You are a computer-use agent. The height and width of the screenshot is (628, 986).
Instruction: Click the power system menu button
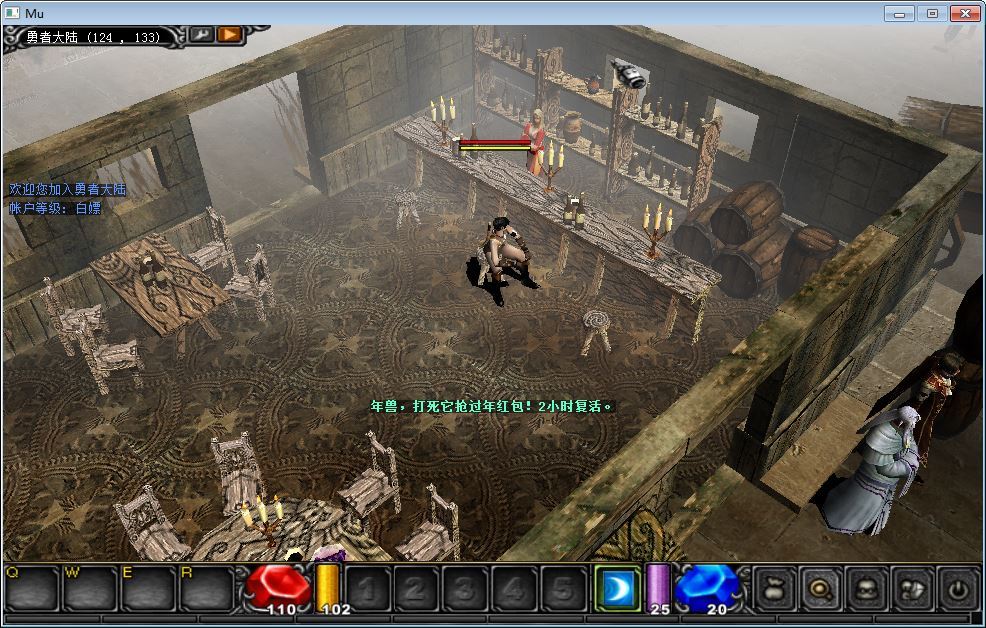pos(958,589)
